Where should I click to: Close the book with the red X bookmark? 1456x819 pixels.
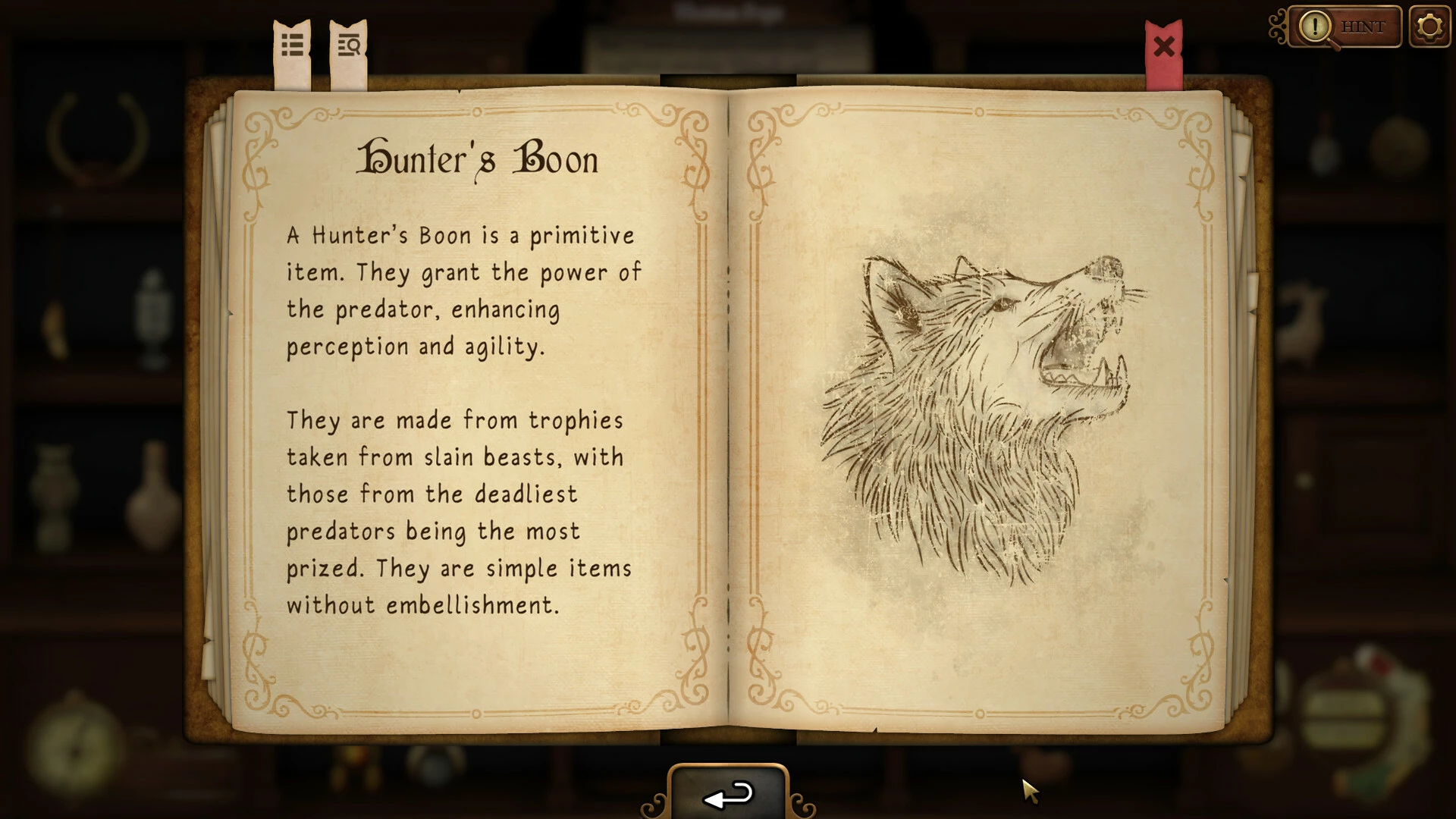[x=1163, y=49]
